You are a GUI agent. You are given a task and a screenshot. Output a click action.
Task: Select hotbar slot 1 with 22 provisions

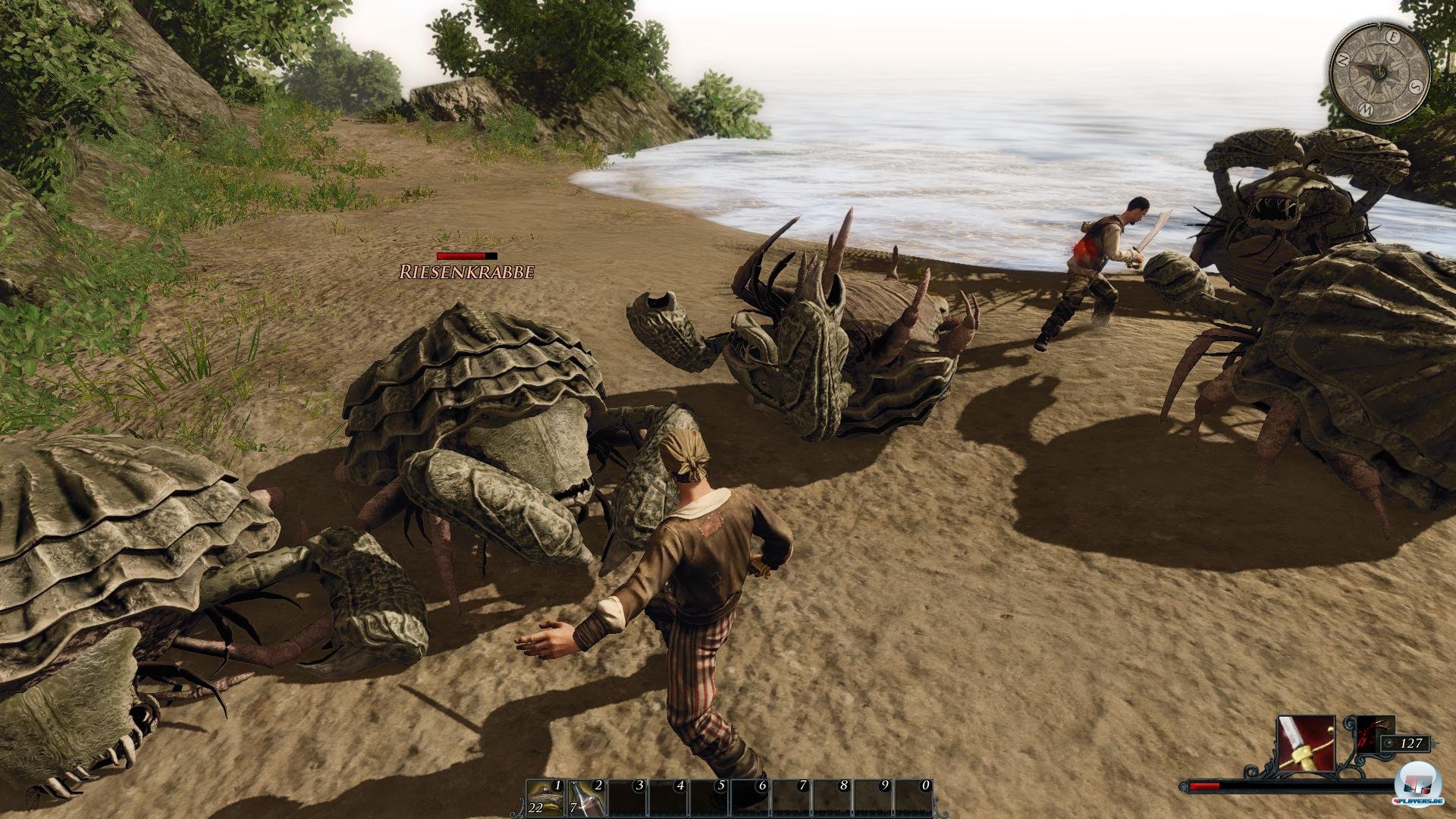point(546,799)
